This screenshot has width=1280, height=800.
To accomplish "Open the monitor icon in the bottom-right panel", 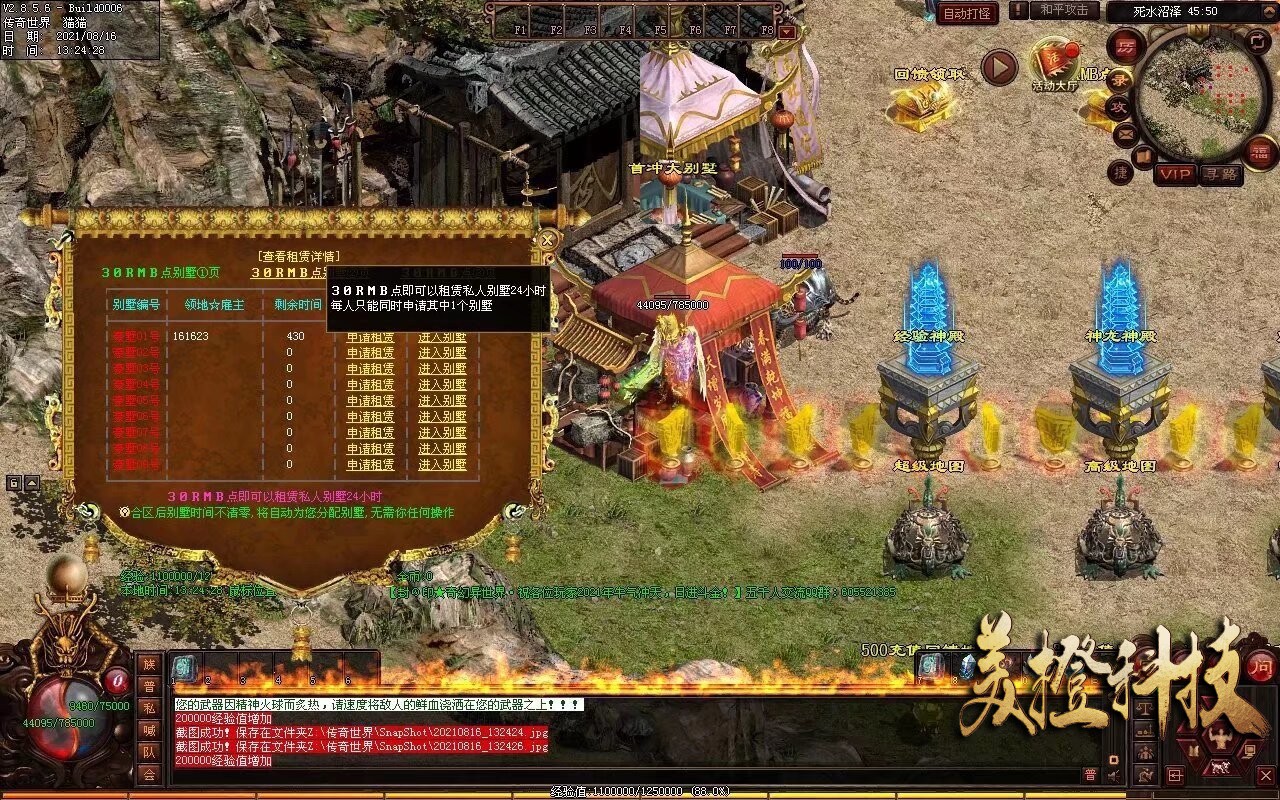I will [x=1250, y=751].
